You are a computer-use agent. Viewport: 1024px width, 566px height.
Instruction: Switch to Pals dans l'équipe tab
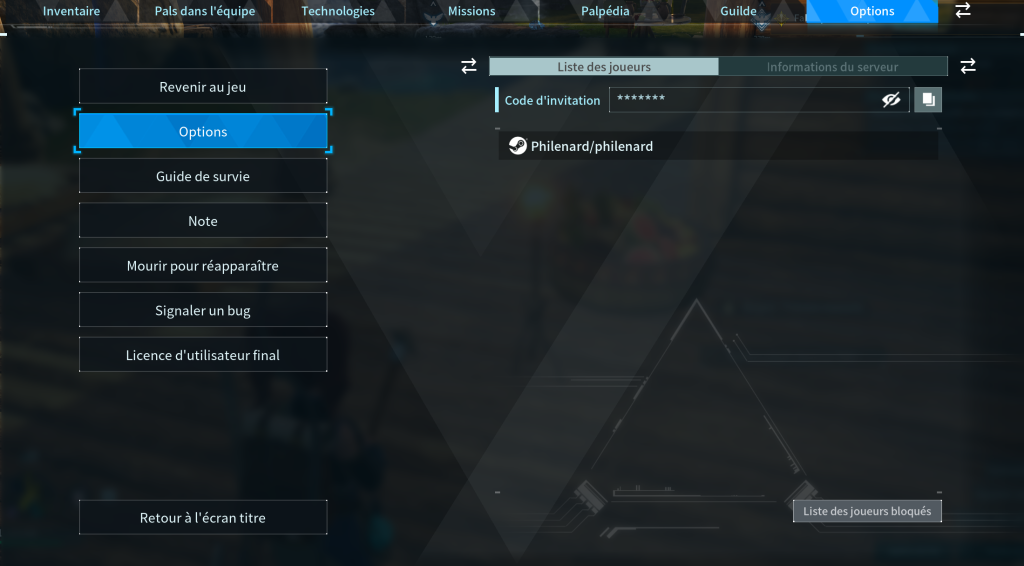[x=204, y=12]
